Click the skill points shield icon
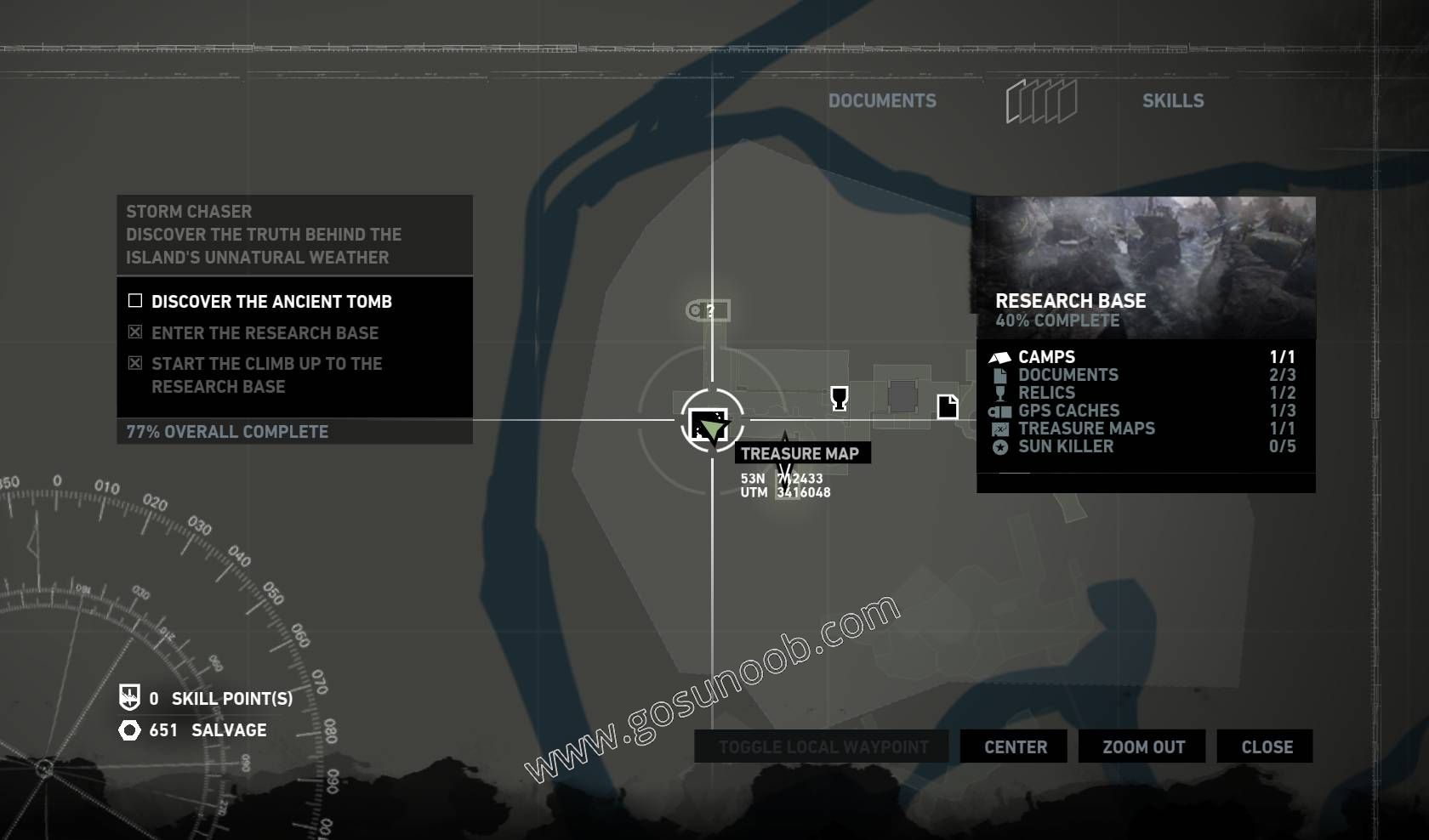Viewport: 1429px width, 840px height. (x=128, y=699)
